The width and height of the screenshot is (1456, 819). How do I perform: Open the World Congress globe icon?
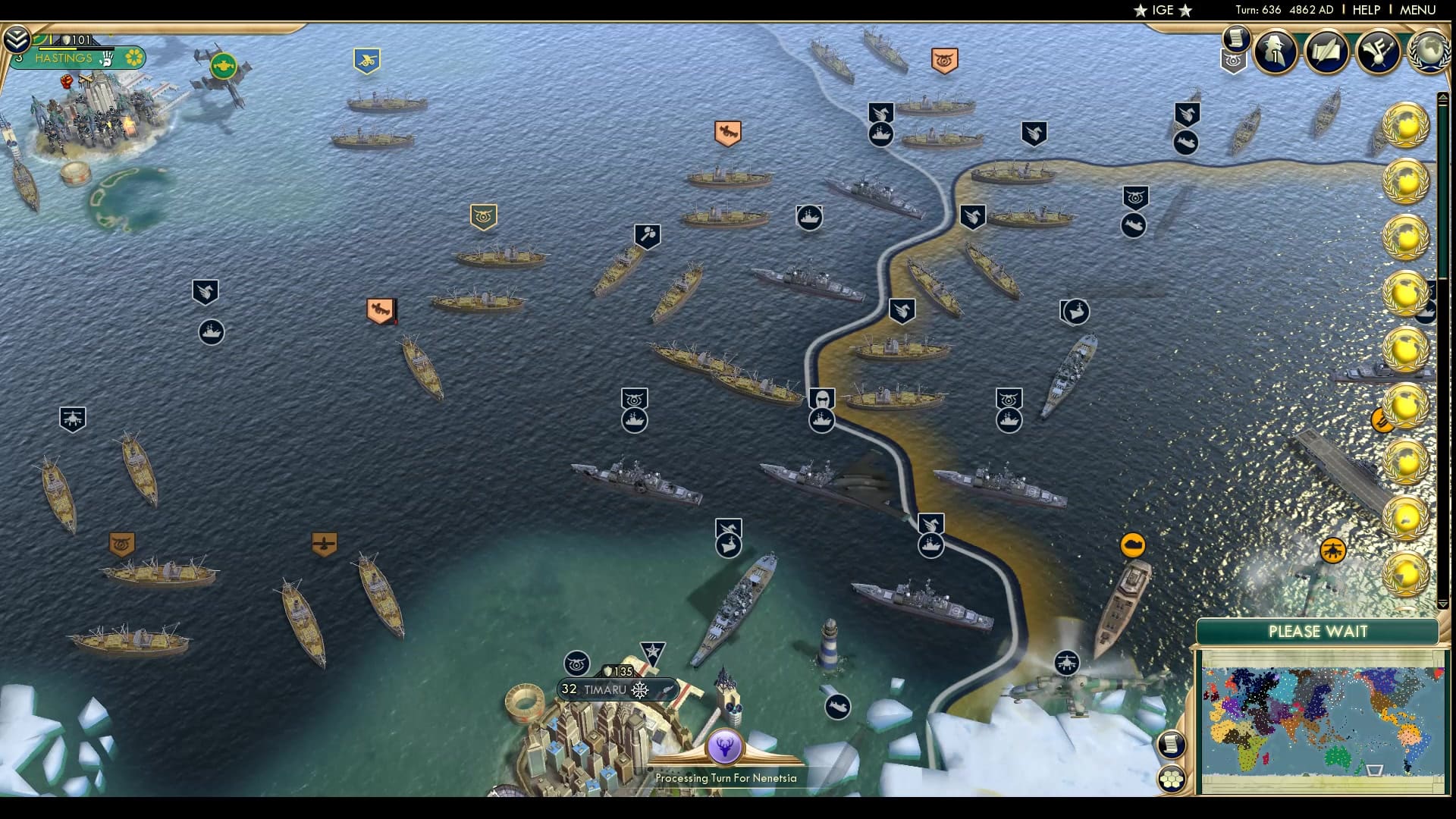[1427, 53]
